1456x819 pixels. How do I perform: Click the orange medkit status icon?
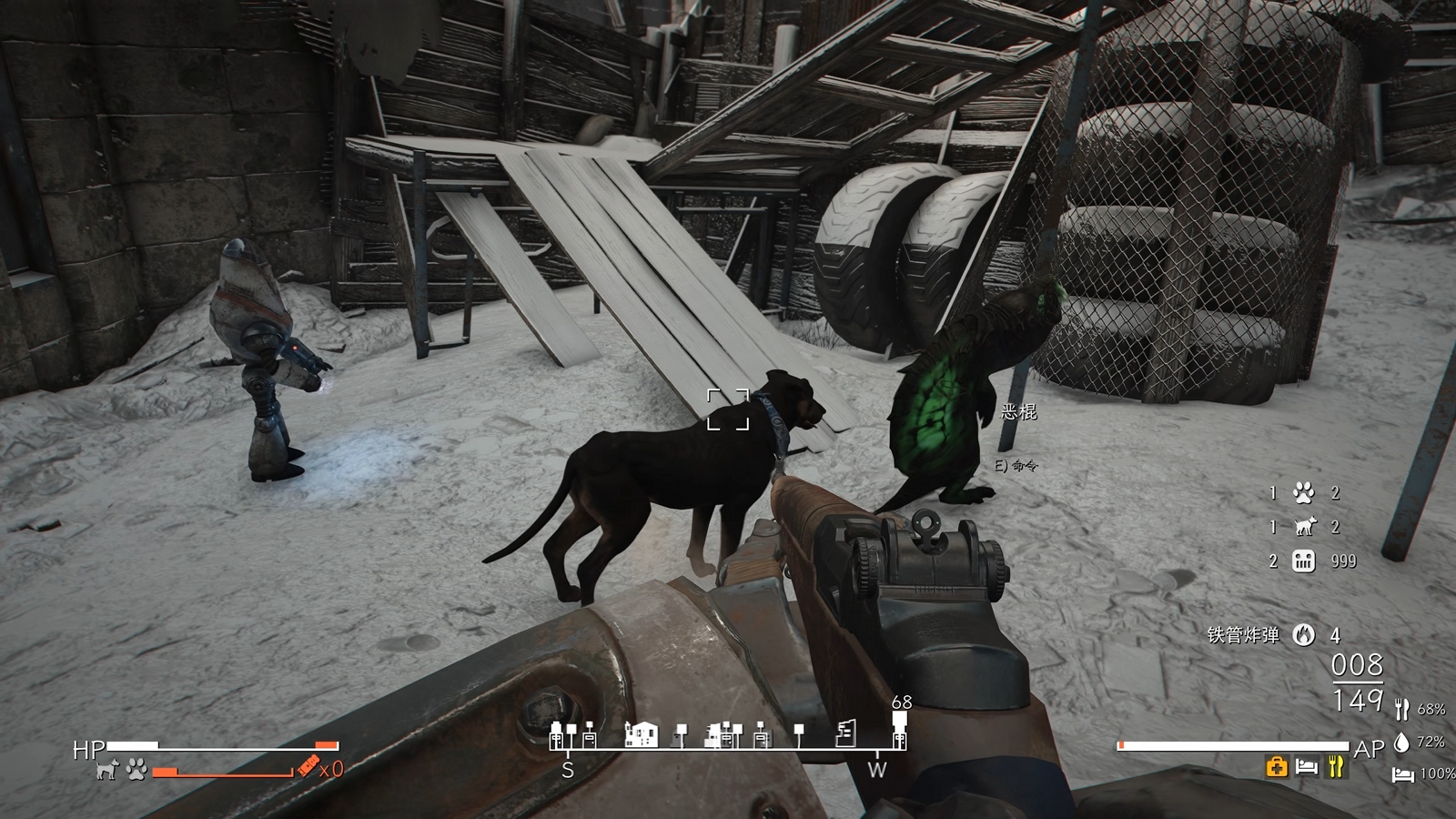point(1277,767)
